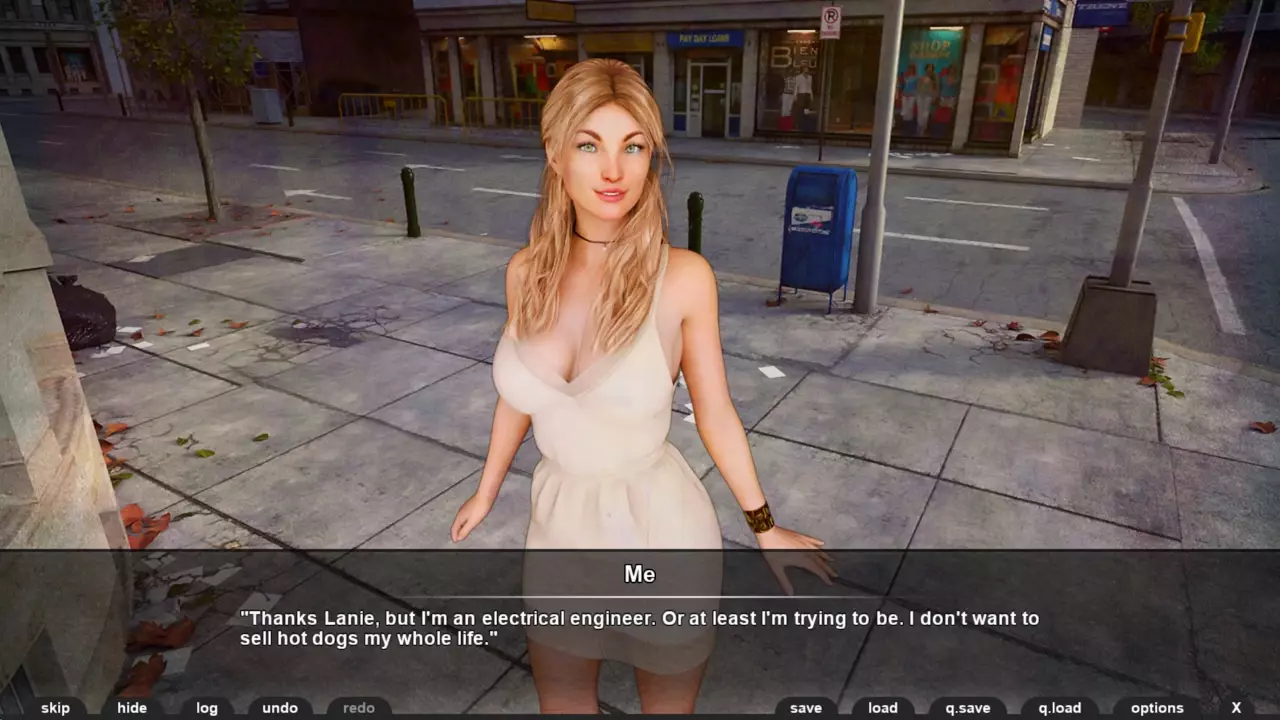
Task: Open the load game menu
Action: [x=883, y=708]
